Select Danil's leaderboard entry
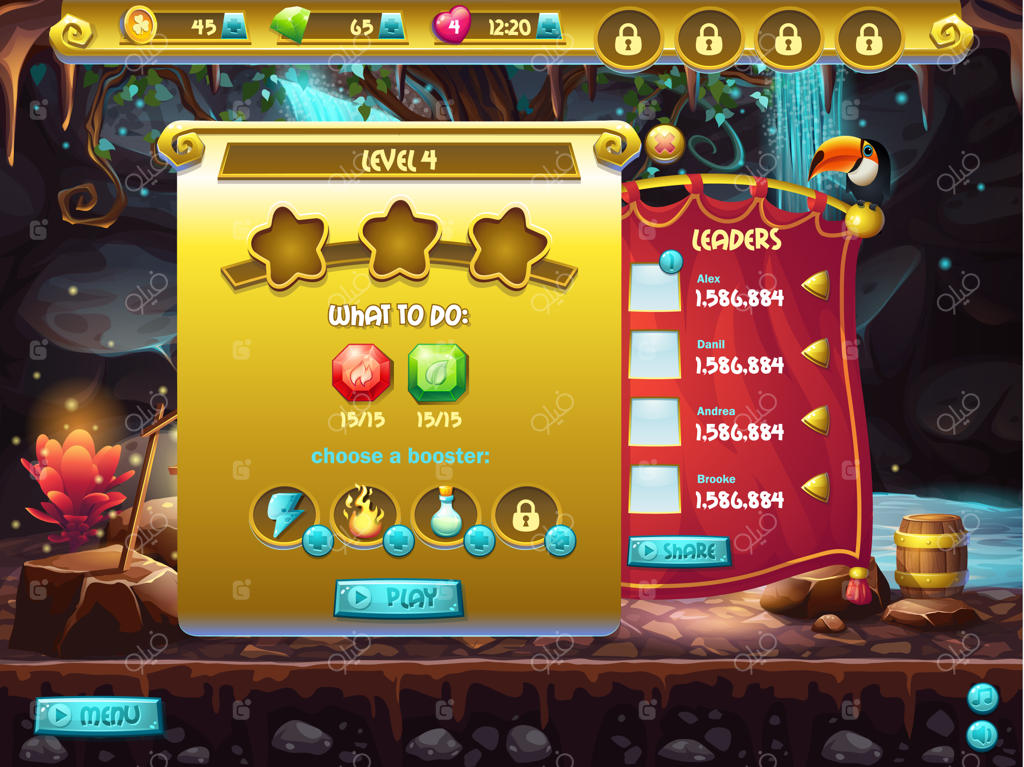Viewport: 1024px width, 767px height. point(739,357)
